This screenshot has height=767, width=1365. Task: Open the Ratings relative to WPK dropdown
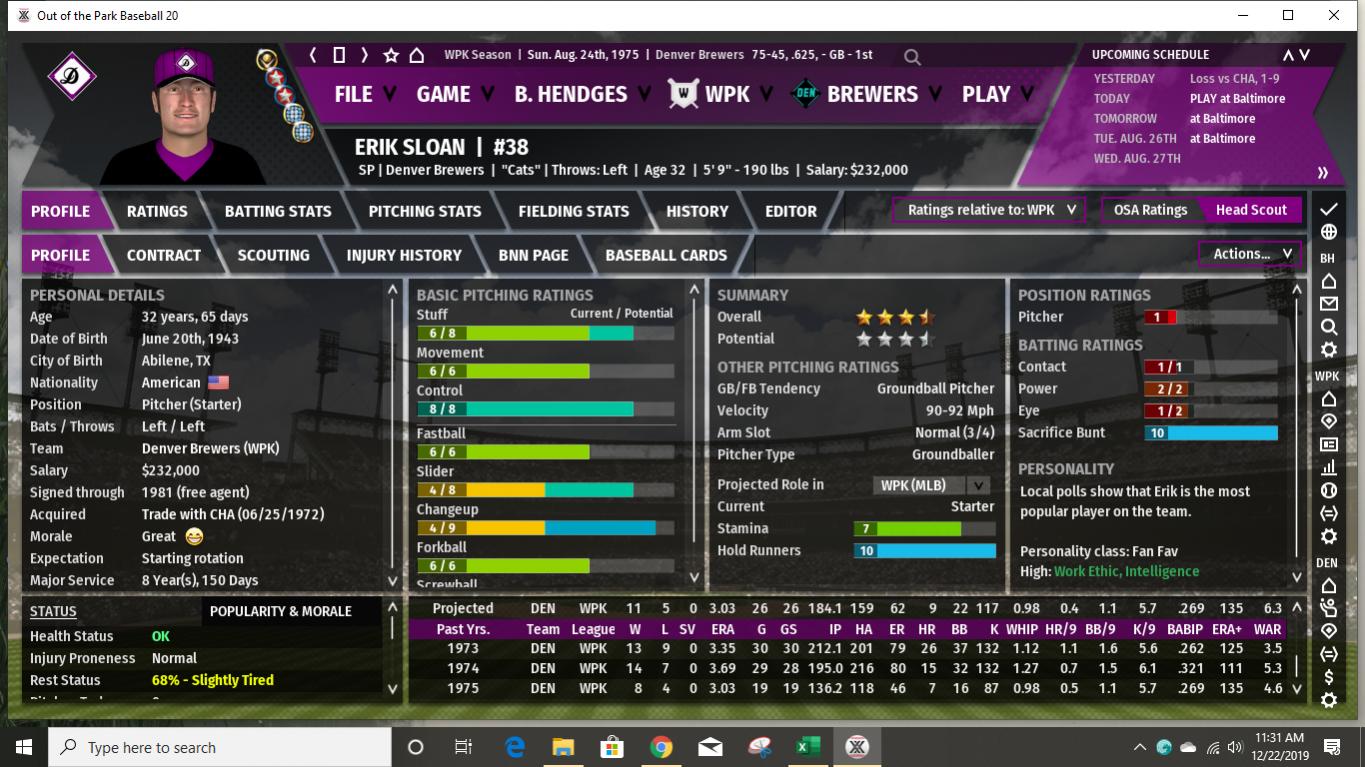click(x=987, y=210)
